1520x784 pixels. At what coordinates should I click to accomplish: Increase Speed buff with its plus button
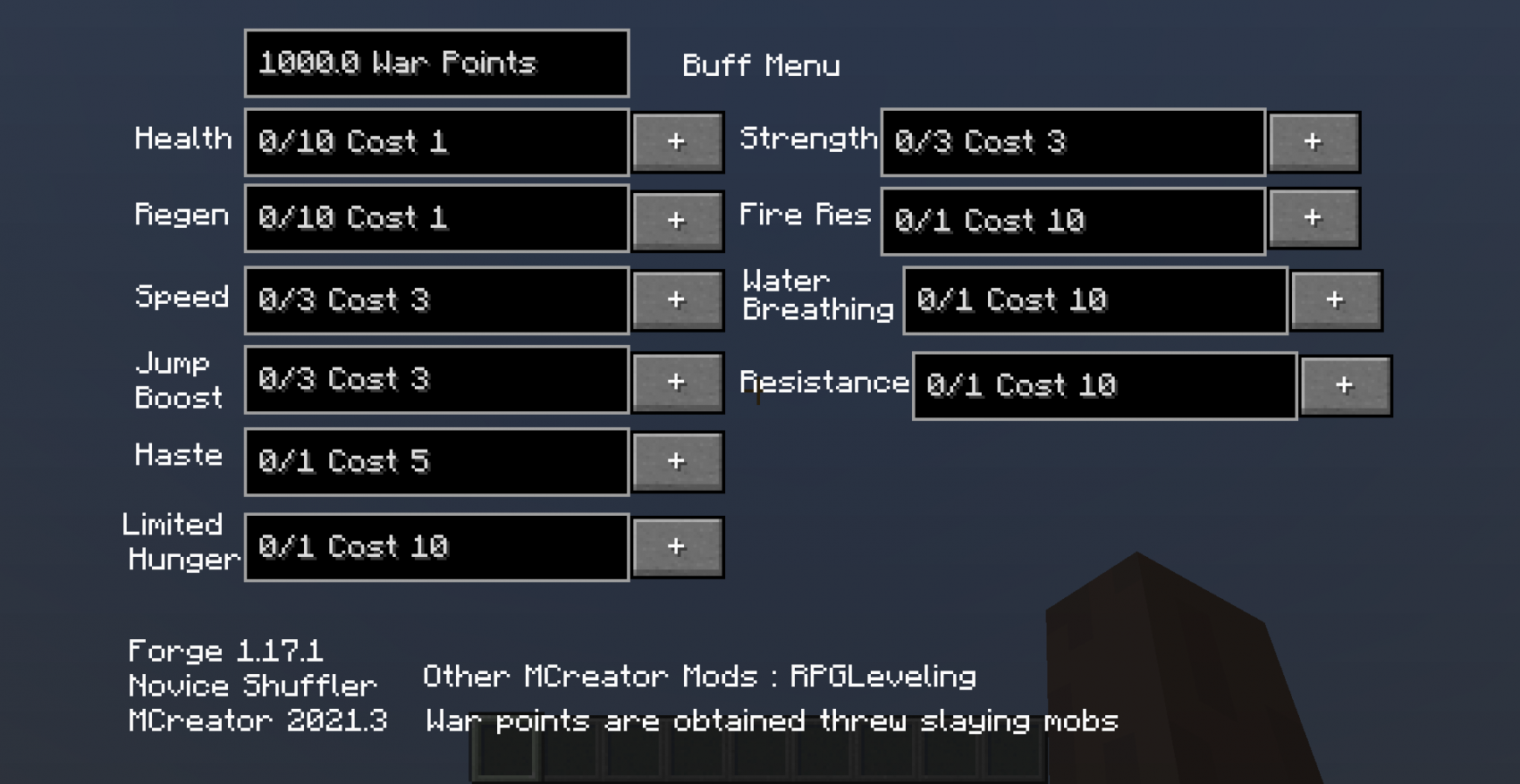coord(677,300)
